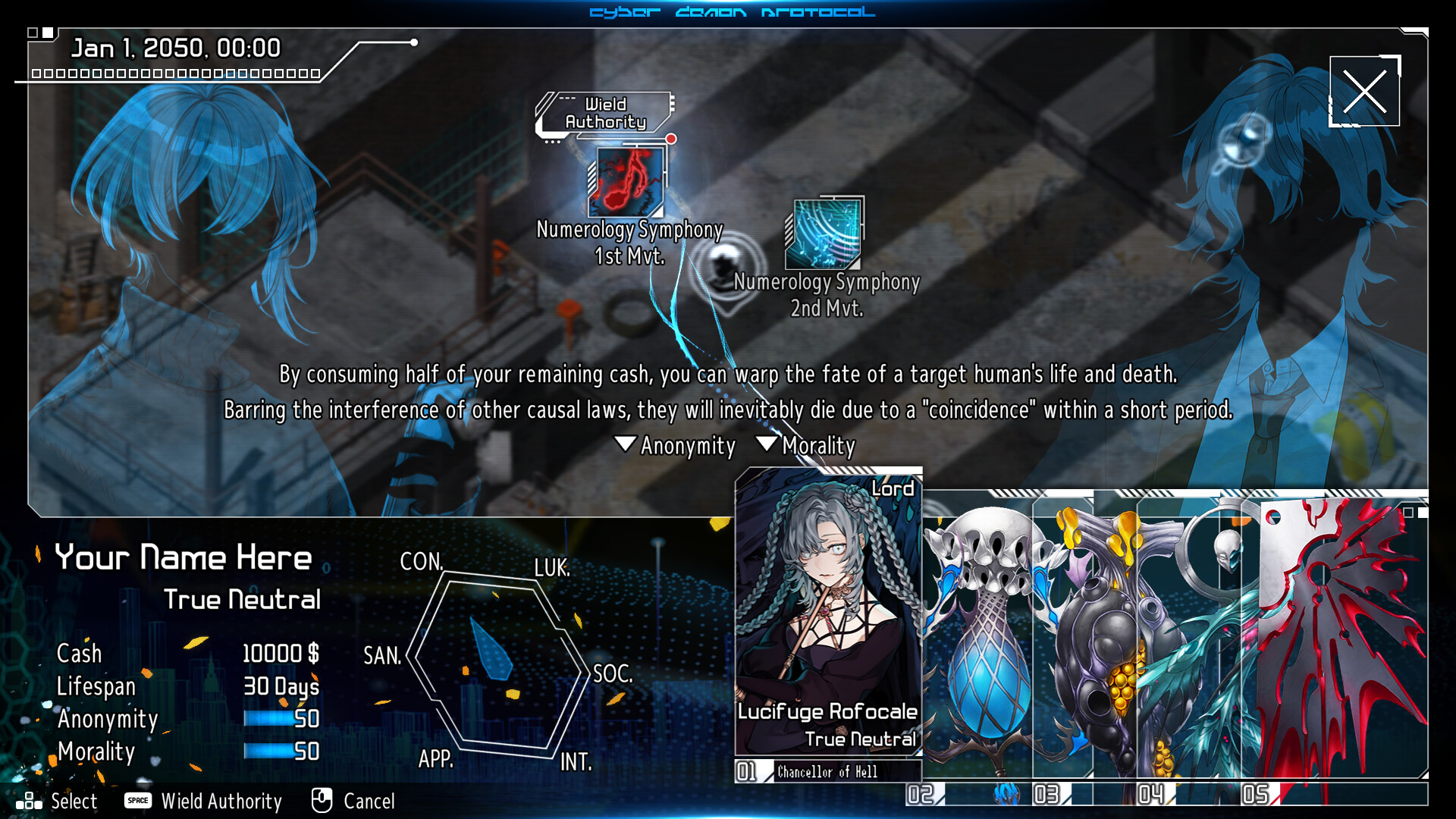Image resolution: width=1456 pixels, height=819 pixels.
Task: Close the Wield Authority overlay with the X
Action: 1363,92
